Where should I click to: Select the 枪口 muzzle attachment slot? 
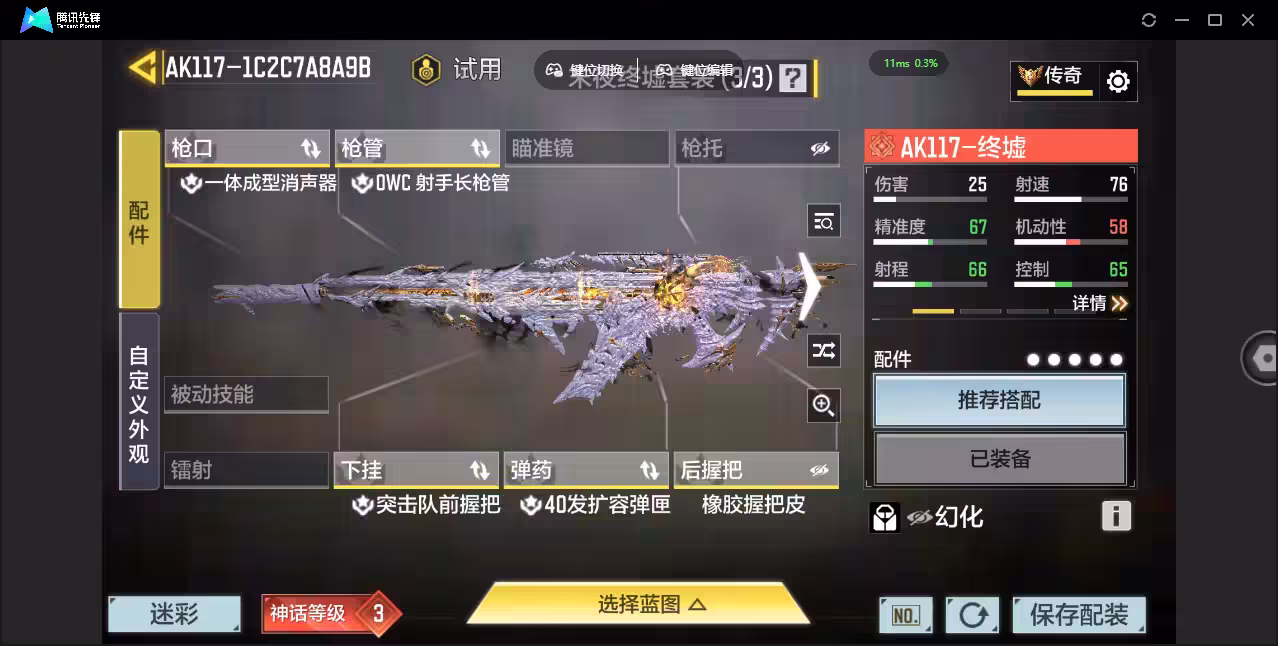tap(246, 148)
